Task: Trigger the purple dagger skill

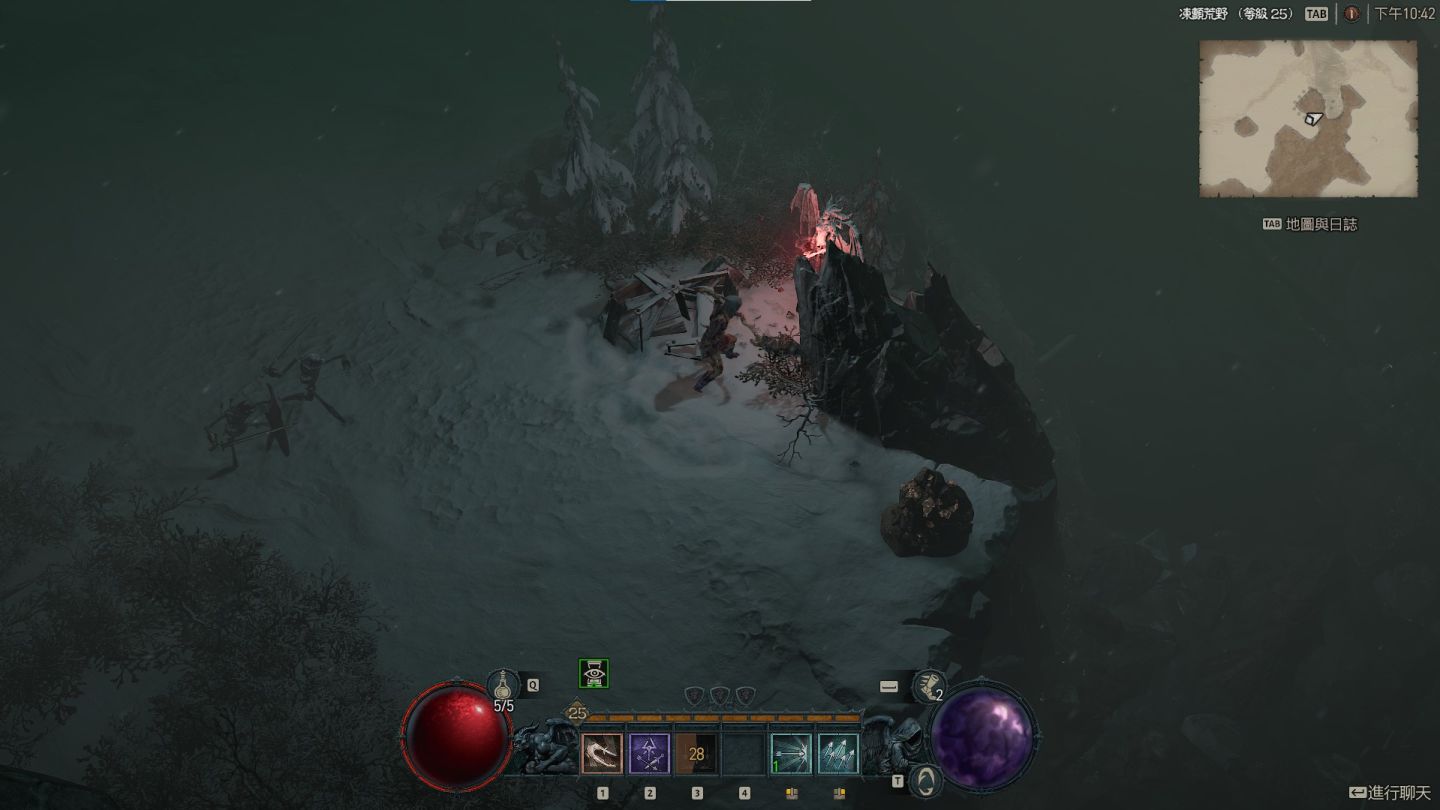Action: coord(650,754)
